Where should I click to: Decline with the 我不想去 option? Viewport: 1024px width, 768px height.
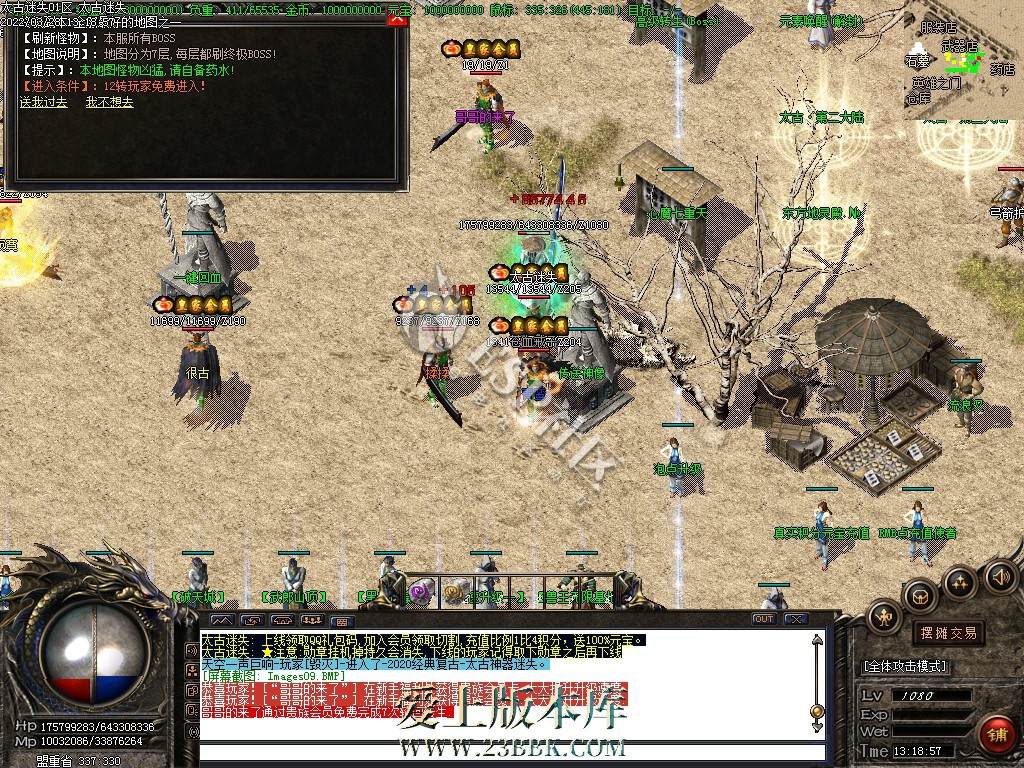point(109,102)
